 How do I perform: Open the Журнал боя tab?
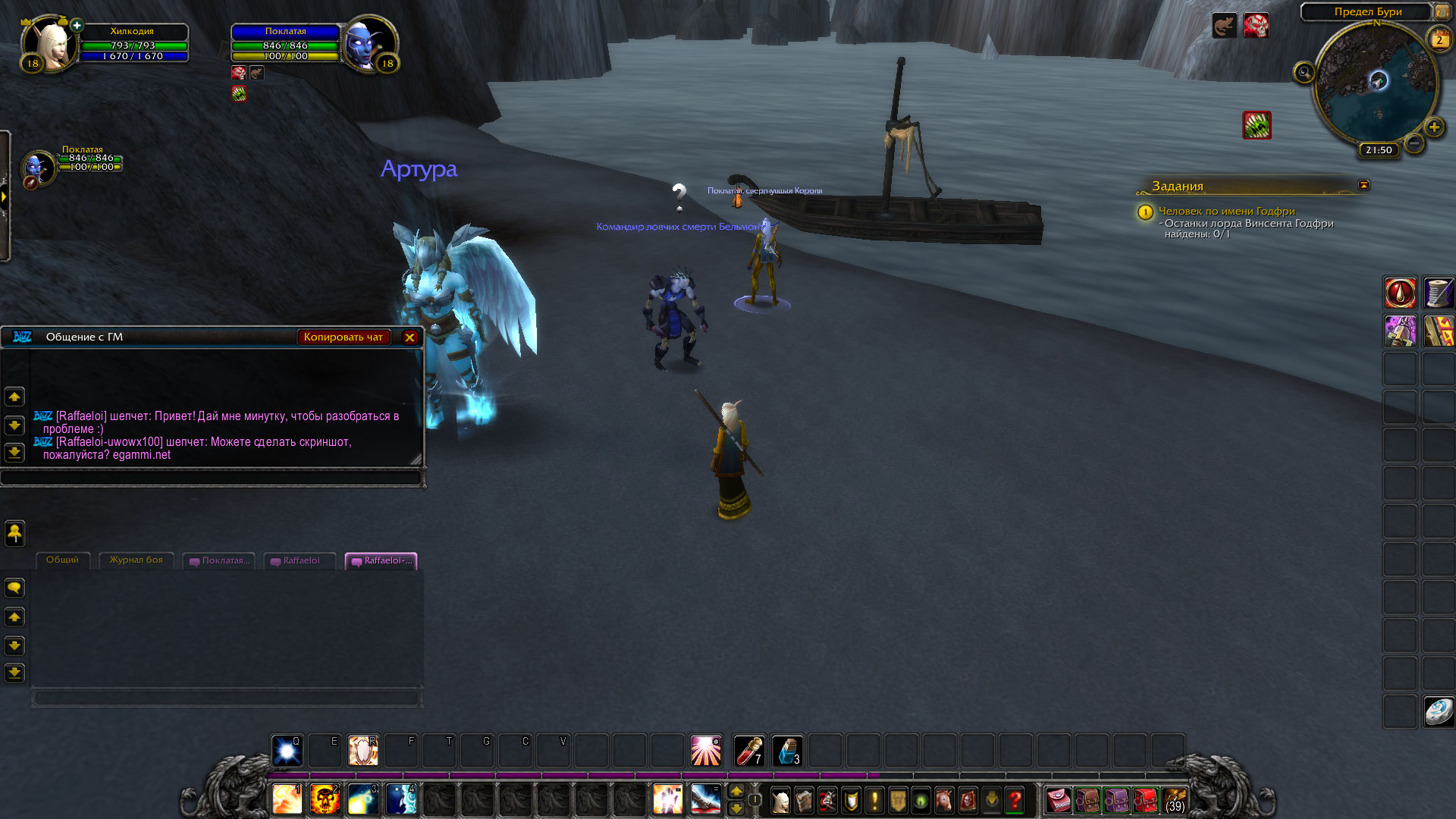click(x=136, y=560)
